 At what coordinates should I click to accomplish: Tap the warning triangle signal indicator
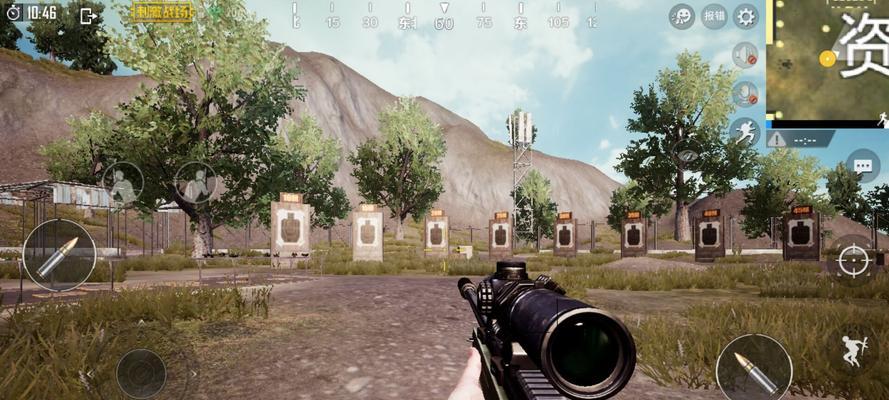pos(777,139)
